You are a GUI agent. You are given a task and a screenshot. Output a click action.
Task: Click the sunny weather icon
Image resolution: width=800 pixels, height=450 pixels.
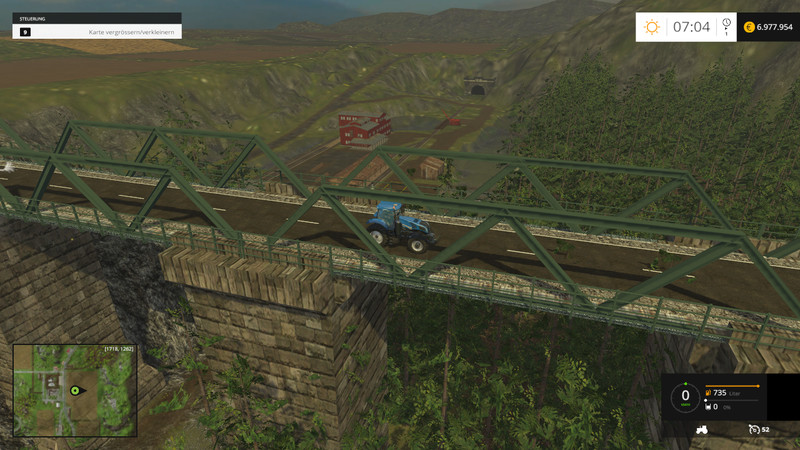pos(652,27)
